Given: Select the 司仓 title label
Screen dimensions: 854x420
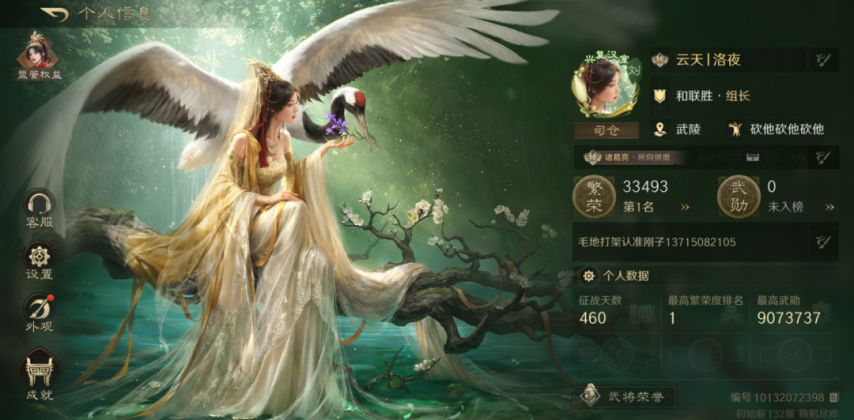Looking at the screenshot, I should pos(605,130).
